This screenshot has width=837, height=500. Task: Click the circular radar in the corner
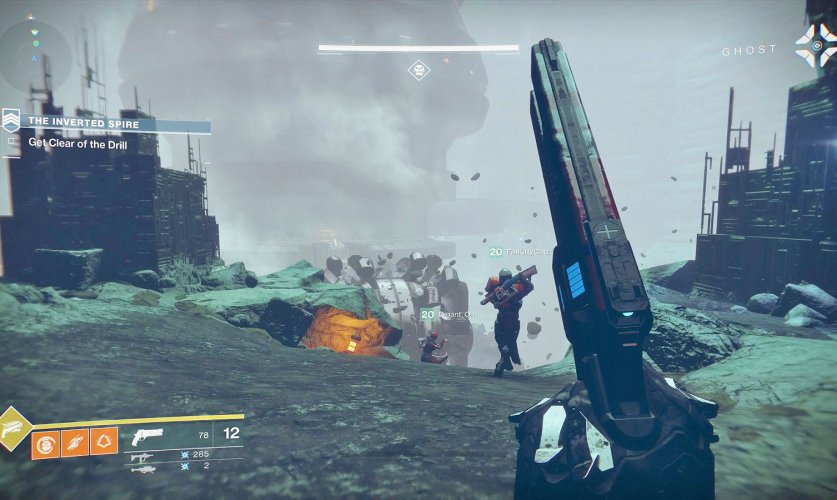[34, 56]
